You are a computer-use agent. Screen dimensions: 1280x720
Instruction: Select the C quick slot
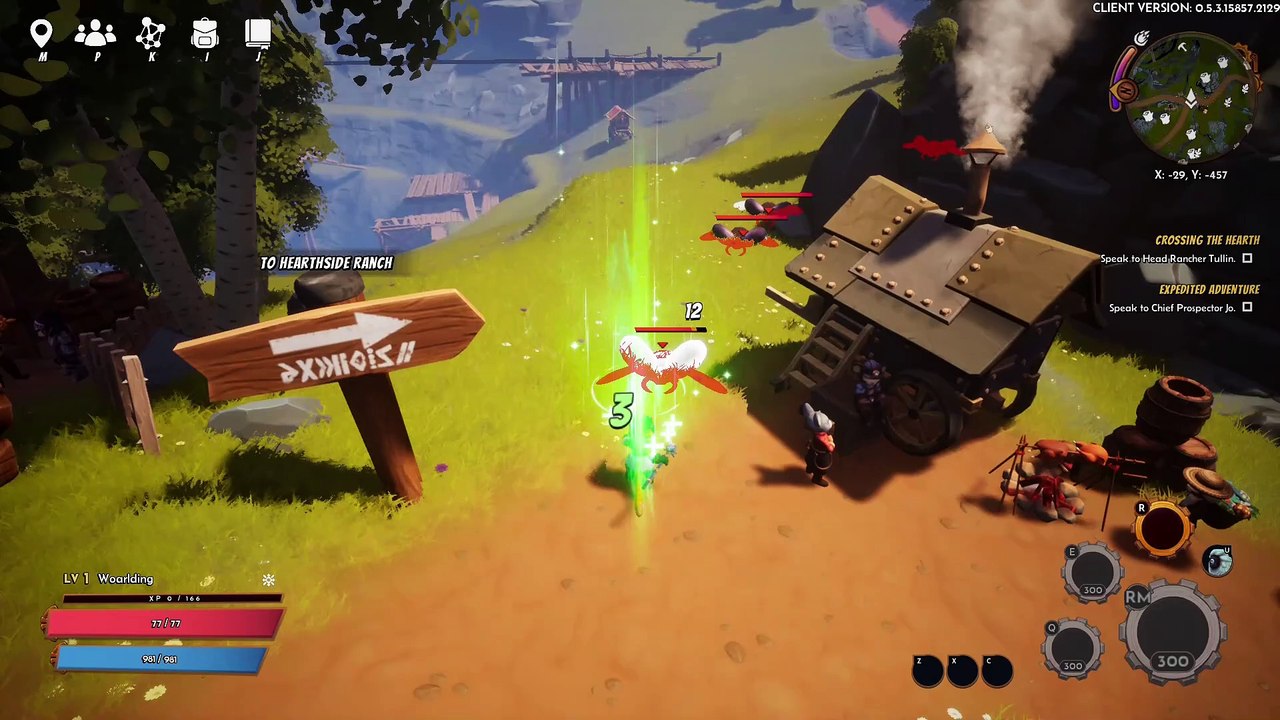996,672
